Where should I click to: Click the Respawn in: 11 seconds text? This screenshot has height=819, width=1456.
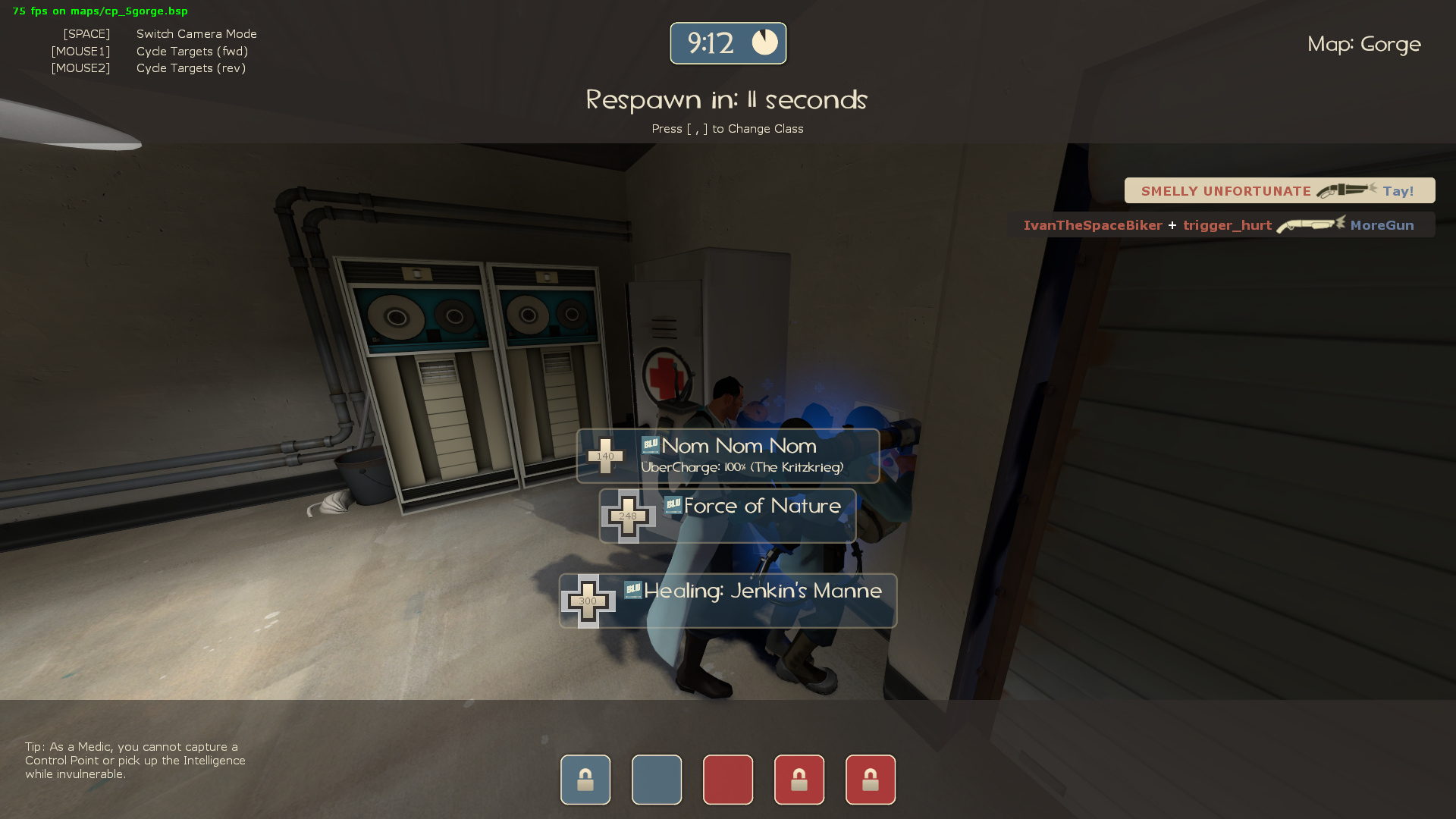pyautogui.click(x=726, y=99)
